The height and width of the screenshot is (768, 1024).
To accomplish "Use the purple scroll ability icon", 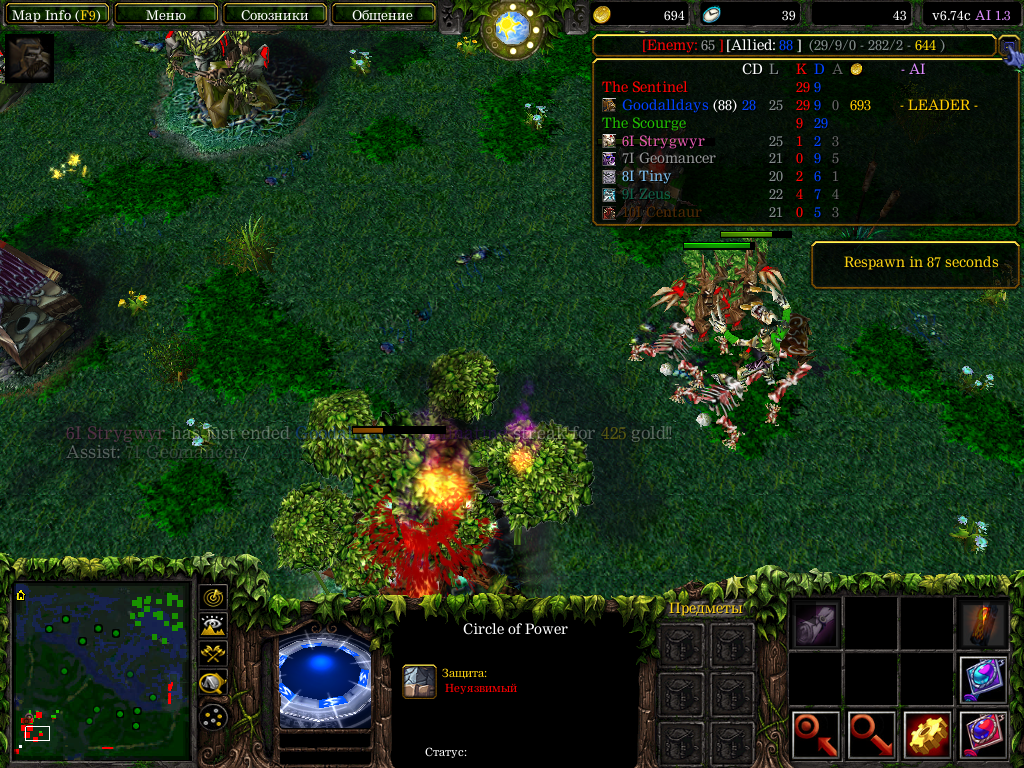I will tap(816, 625).
